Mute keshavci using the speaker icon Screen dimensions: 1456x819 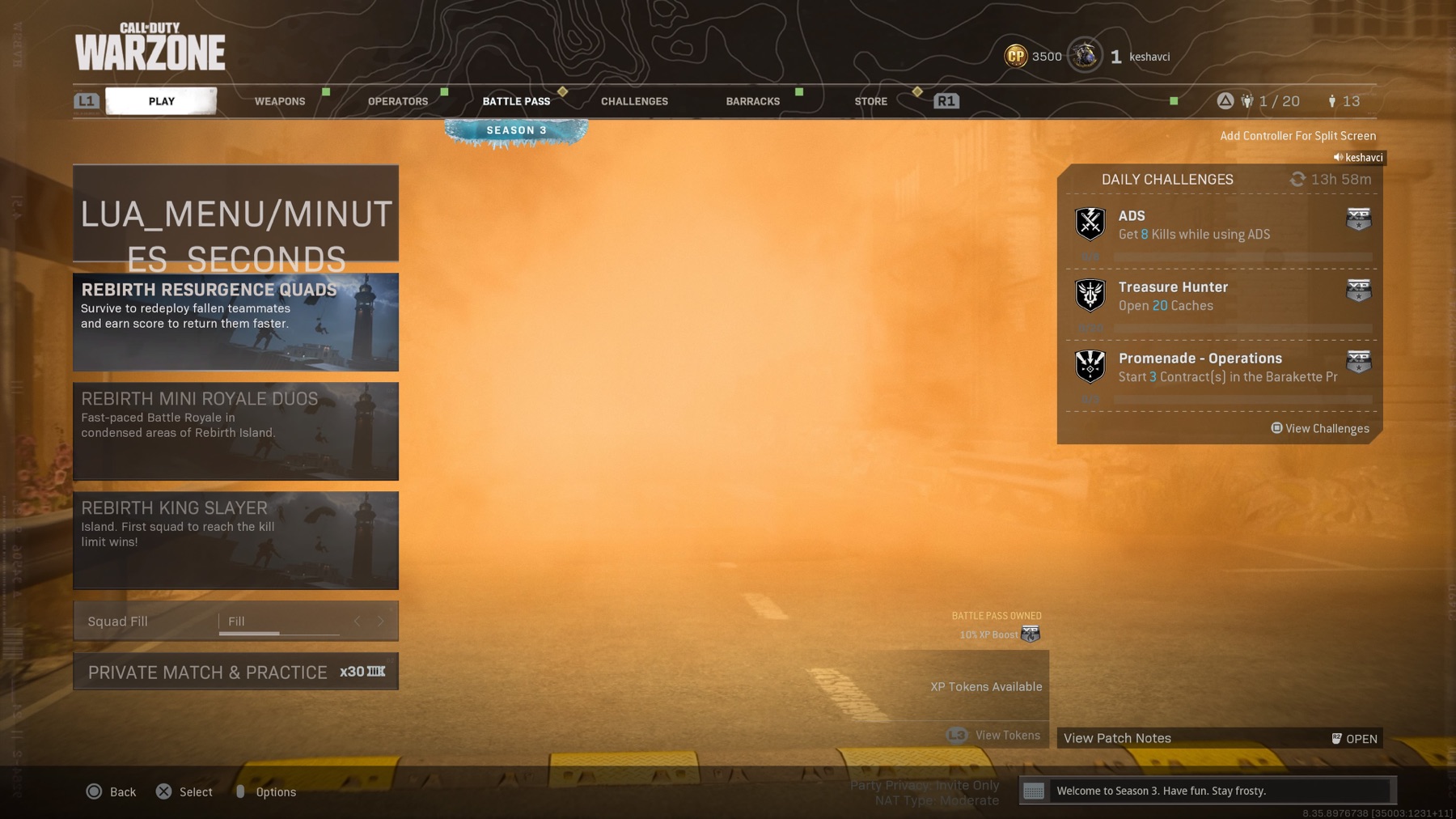tap(1336, 157)
